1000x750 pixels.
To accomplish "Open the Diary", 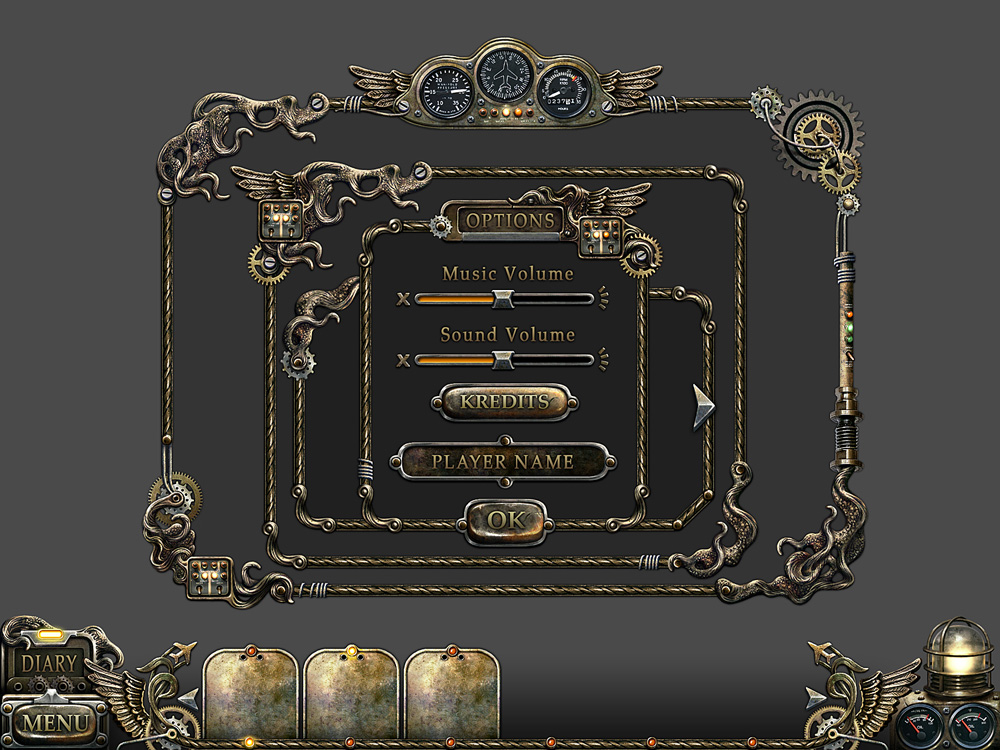I will (x=47, y=663).
